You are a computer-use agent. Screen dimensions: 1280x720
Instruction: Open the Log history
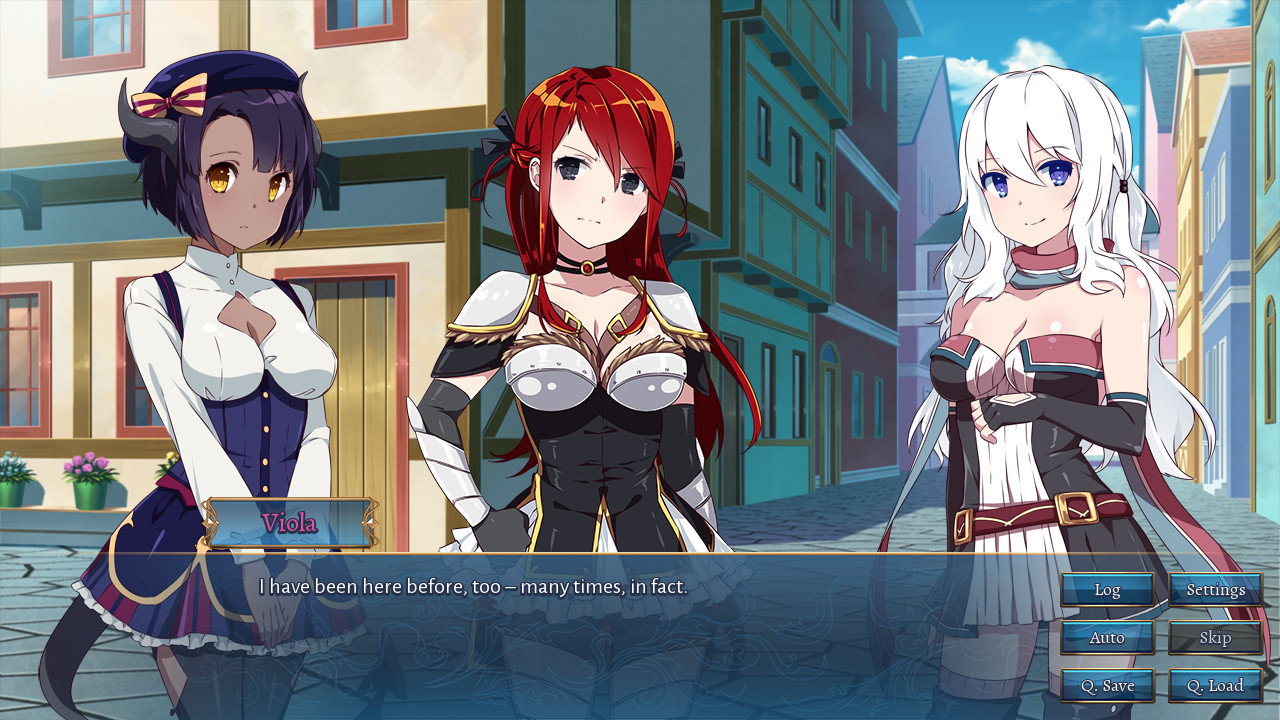click(x=1107, y=589)
